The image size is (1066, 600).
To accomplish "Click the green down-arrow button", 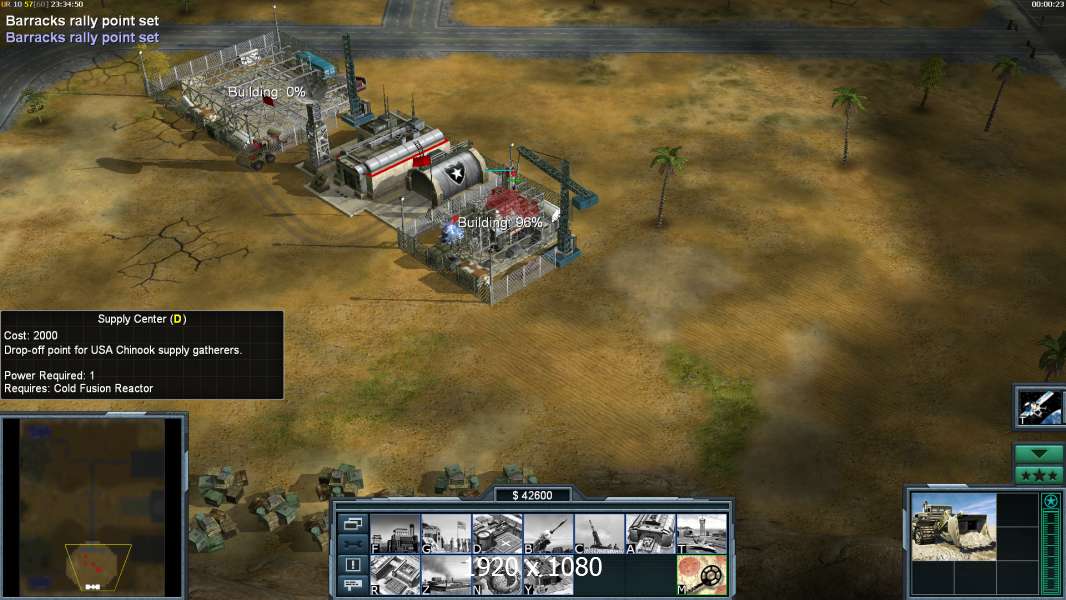I will [1038, 454].
